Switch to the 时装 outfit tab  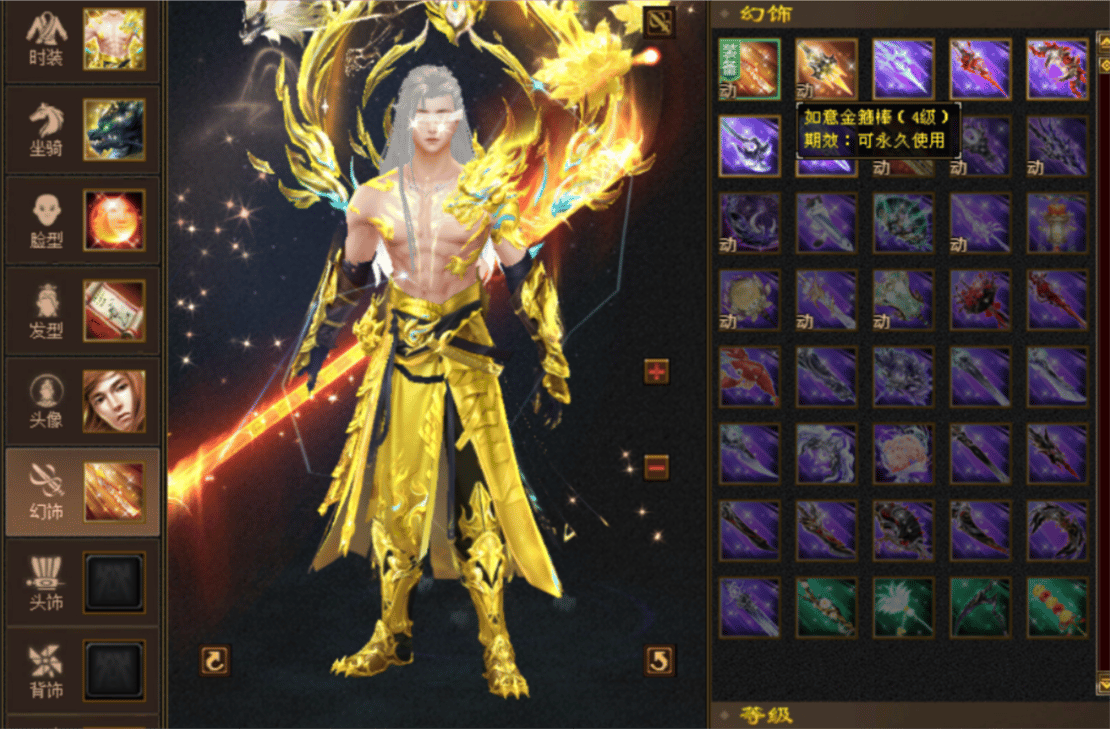click(x=82, y=40)
